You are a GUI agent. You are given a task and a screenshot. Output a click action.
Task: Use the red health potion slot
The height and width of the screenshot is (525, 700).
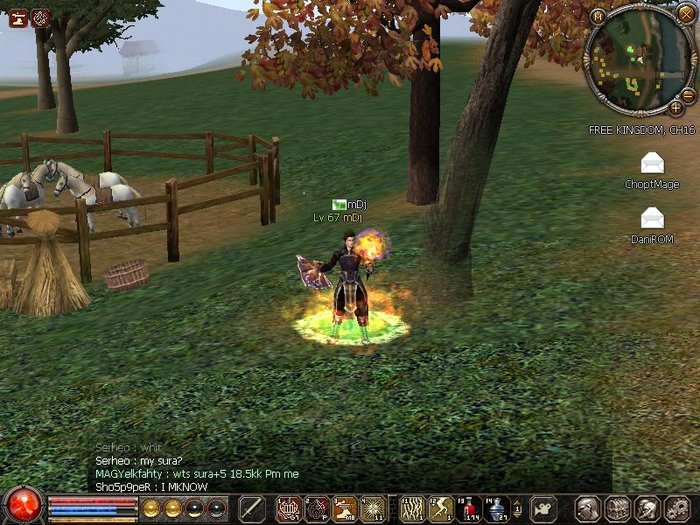(468, 509)
